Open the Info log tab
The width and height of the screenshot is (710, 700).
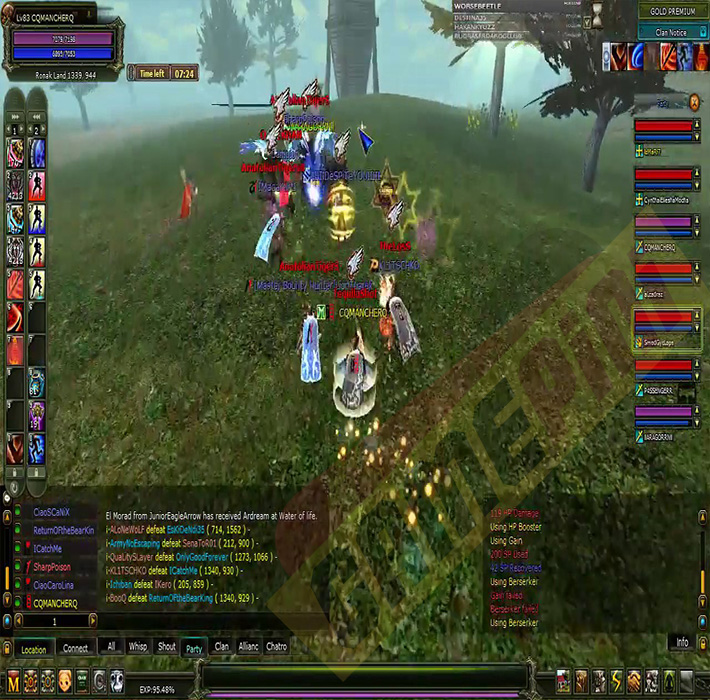click(x=682, y=642)
